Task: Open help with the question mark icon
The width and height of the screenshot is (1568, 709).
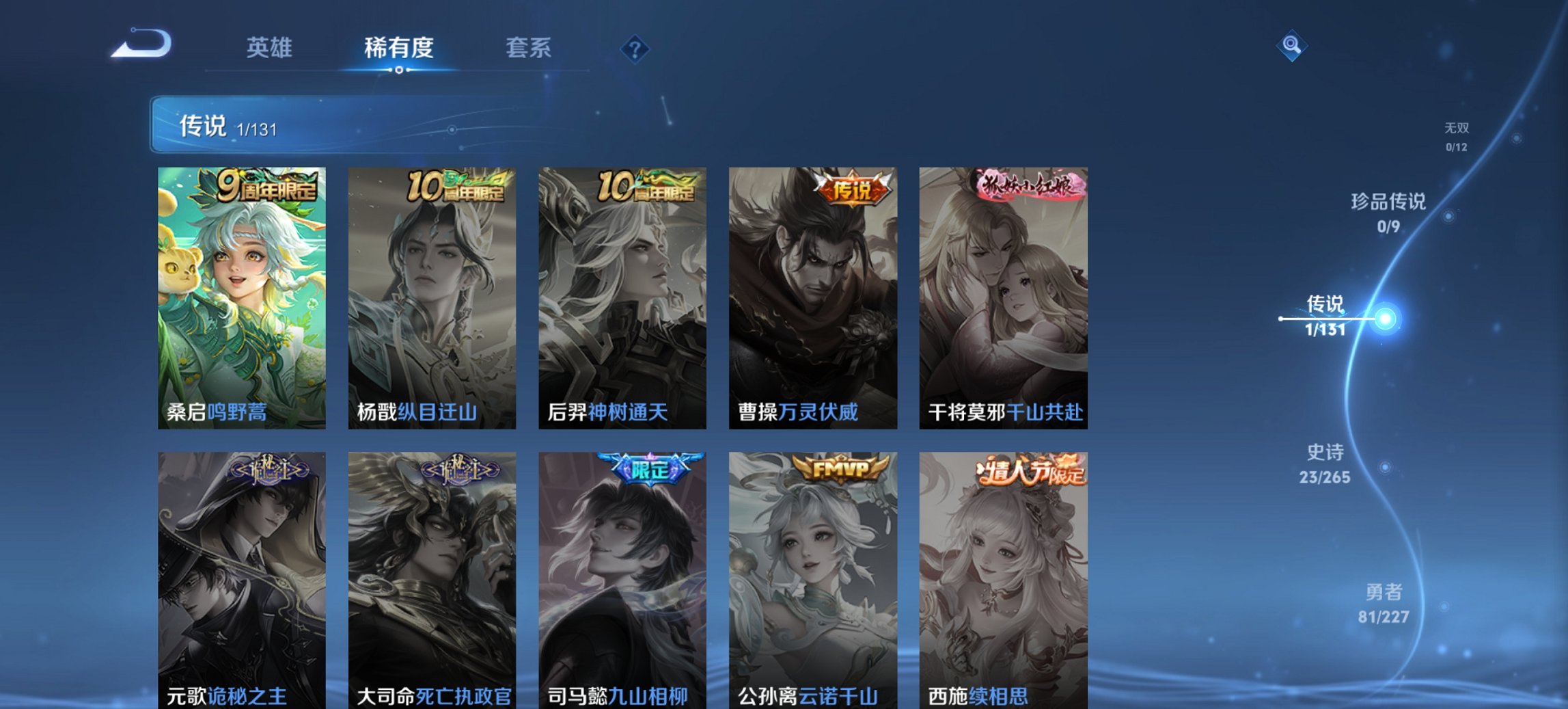Action: pos(635,48)
